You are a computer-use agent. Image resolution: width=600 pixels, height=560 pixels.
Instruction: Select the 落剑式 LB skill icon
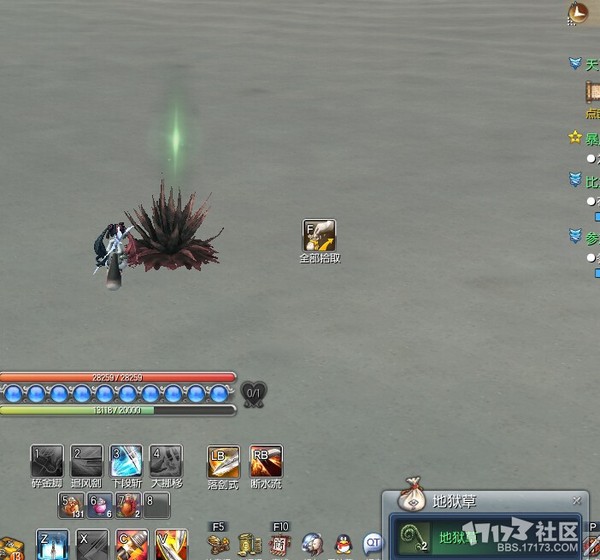[x=223, y=461]
